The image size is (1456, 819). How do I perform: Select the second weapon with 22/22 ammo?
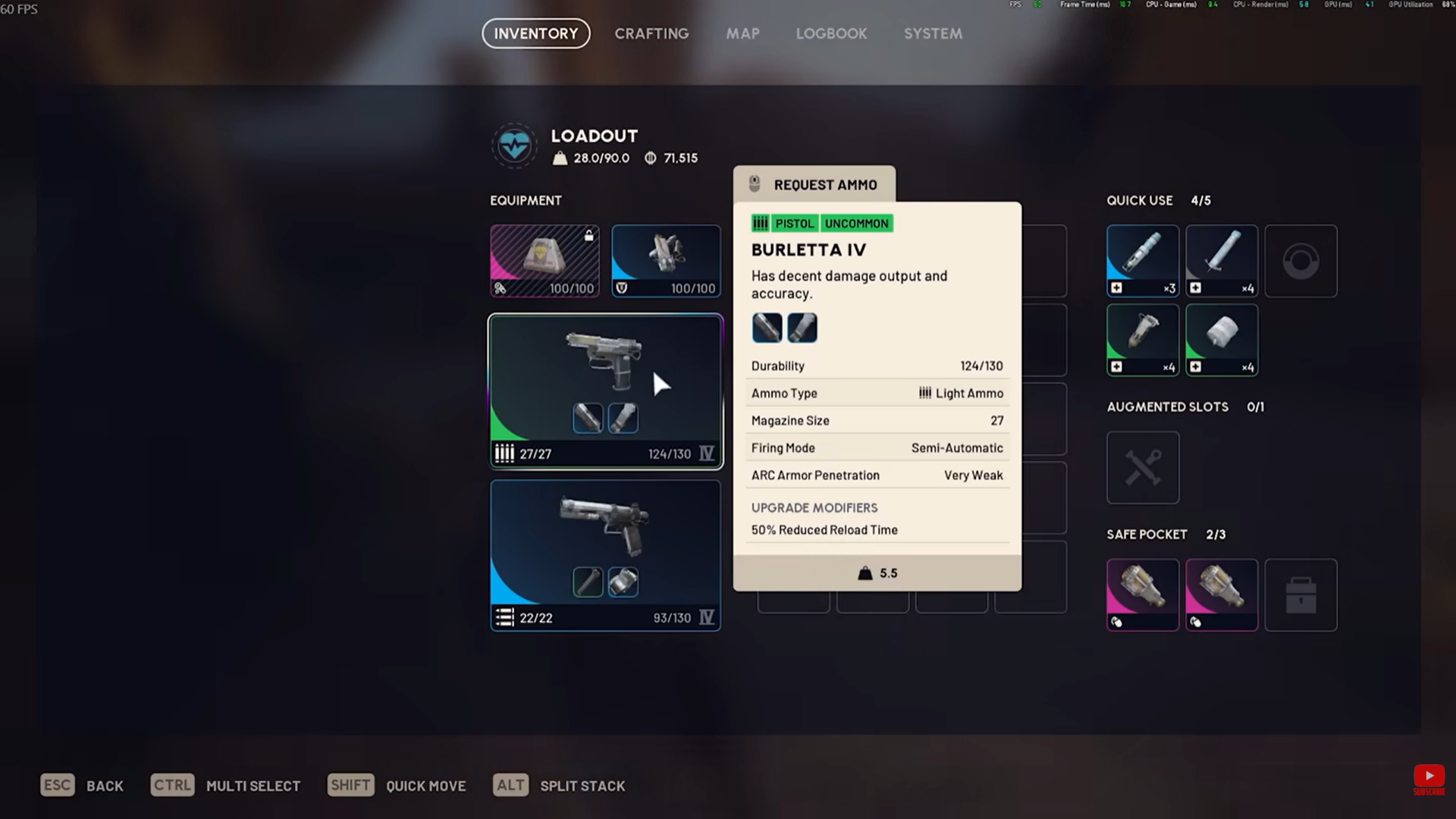[x=605, y=555]
